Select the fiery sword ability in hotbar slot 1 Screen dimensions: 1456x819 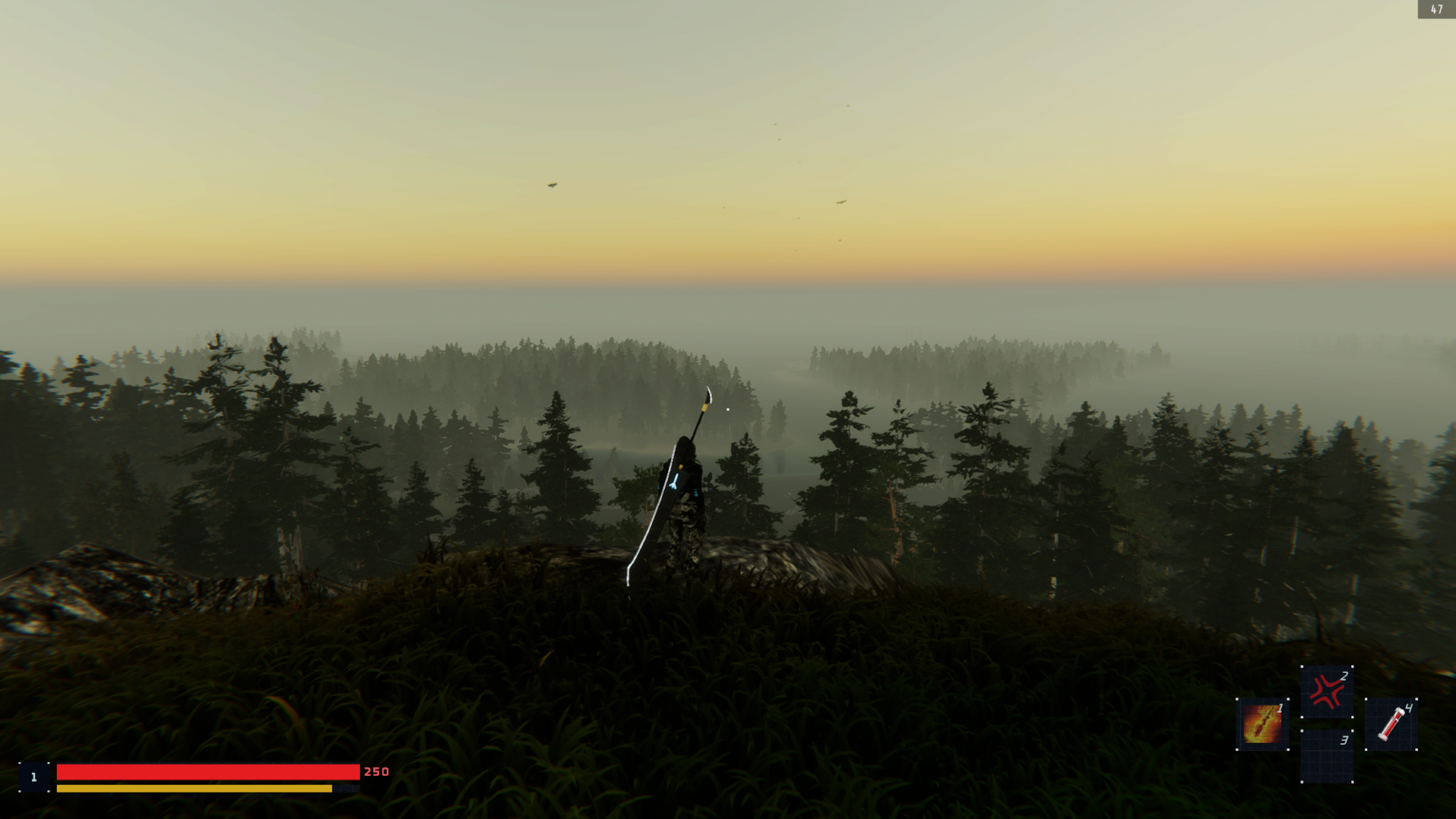[1262, 724]
